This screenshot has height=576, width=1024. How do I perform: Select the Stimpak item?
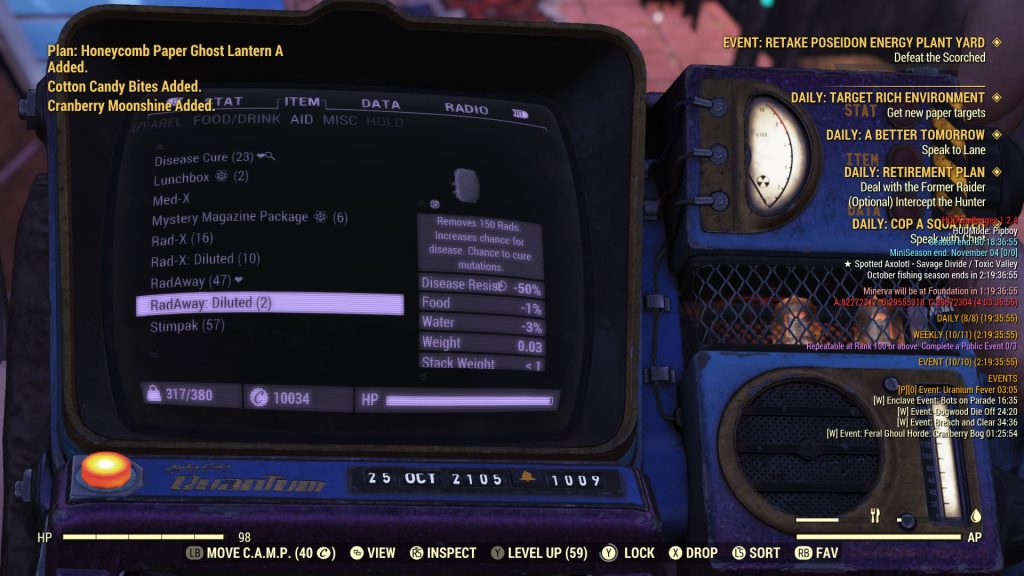187,326
